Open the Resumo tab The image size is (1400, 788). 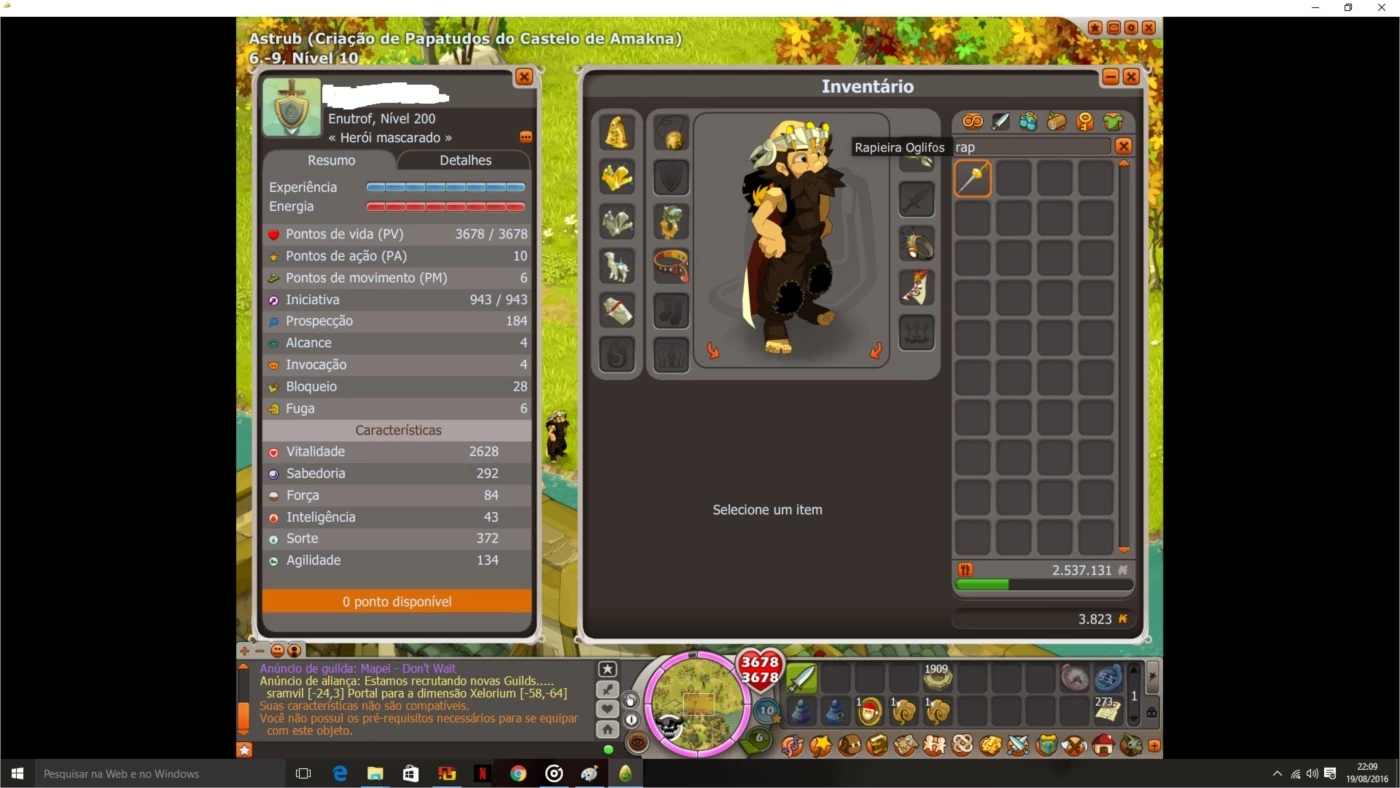pyautogui.click(x=331, y=160)
